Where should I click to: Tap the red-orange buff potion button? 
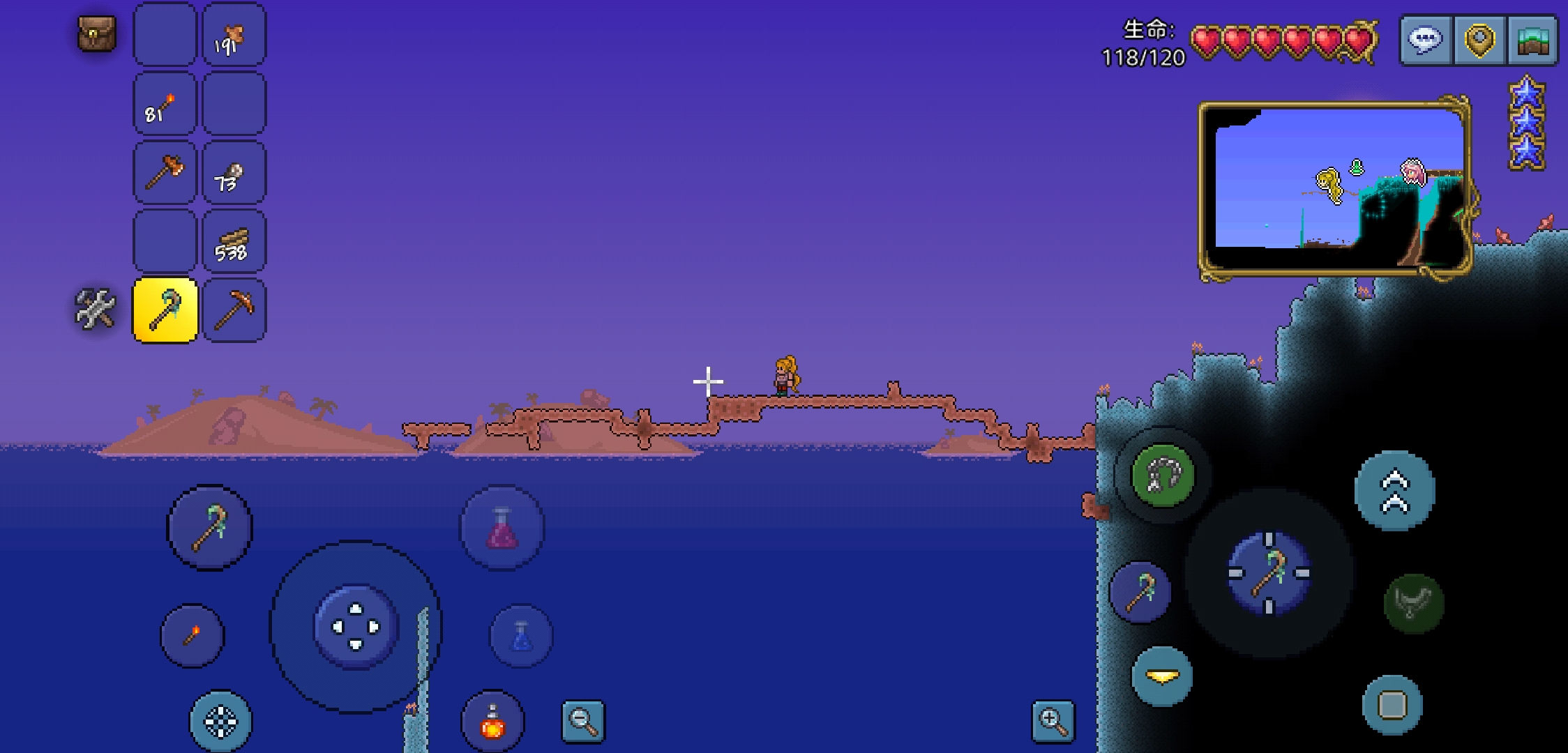coord(492,722)
